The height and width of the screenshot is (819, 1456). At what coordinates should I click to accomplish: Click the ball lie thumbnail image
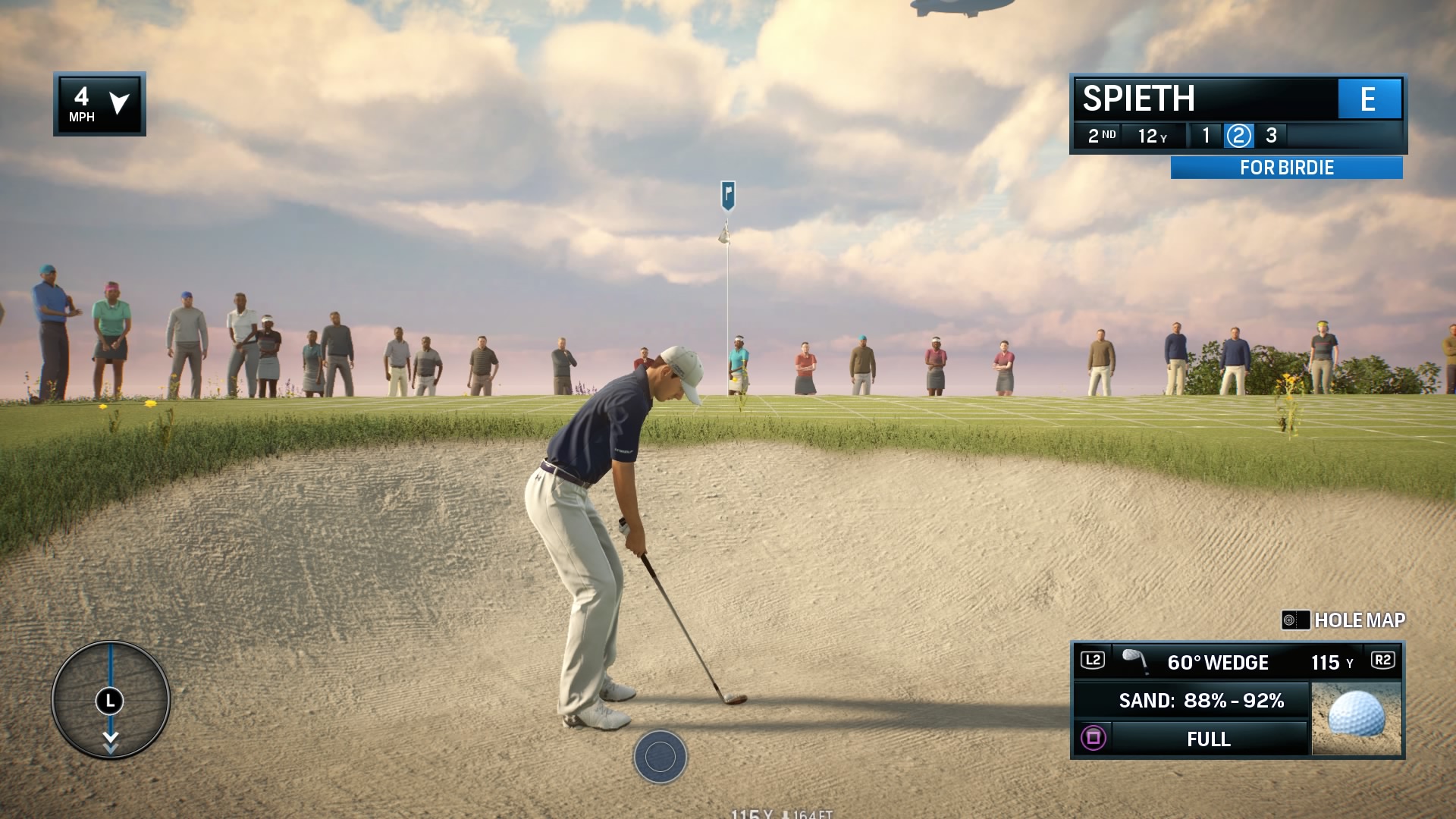pos(1357,717)
